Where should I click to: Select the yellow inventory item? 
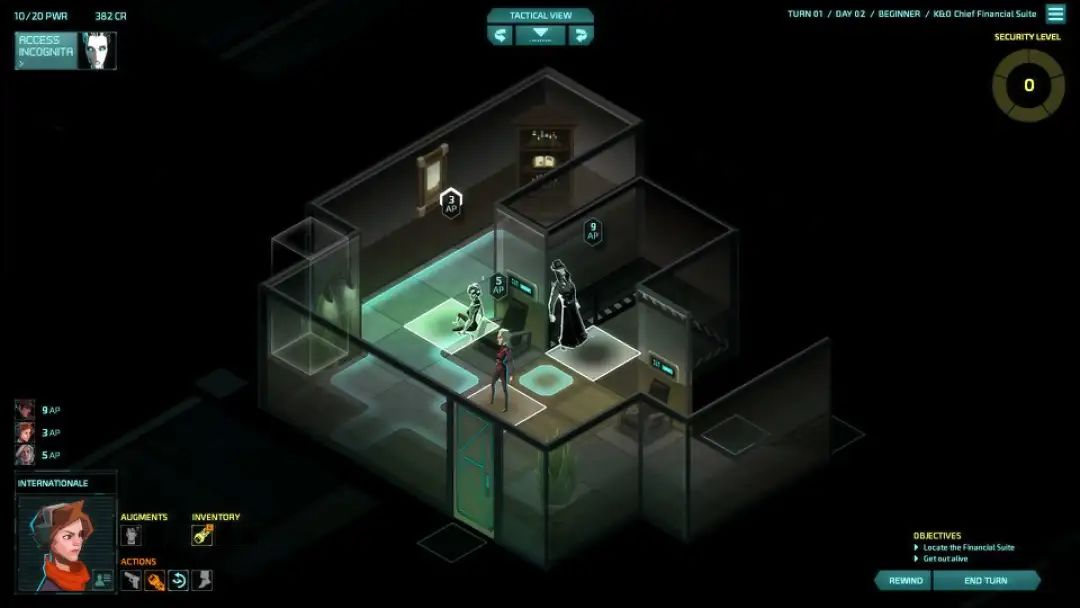click(203, 536)
